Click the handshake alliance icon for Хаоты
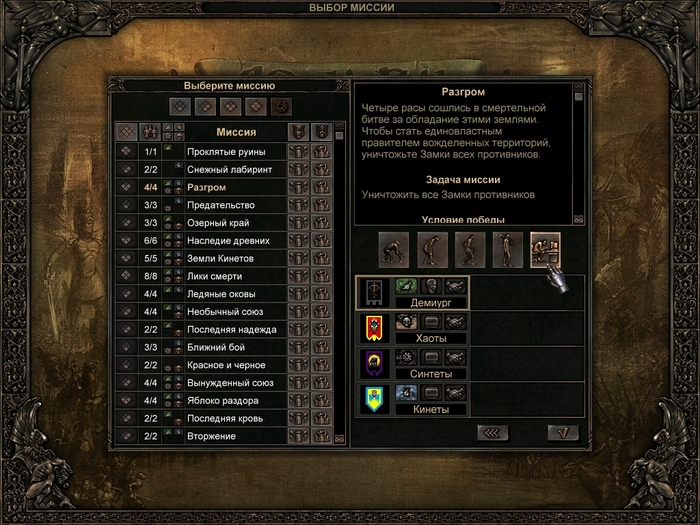This screenshot has width=700, height=525. 456,321
